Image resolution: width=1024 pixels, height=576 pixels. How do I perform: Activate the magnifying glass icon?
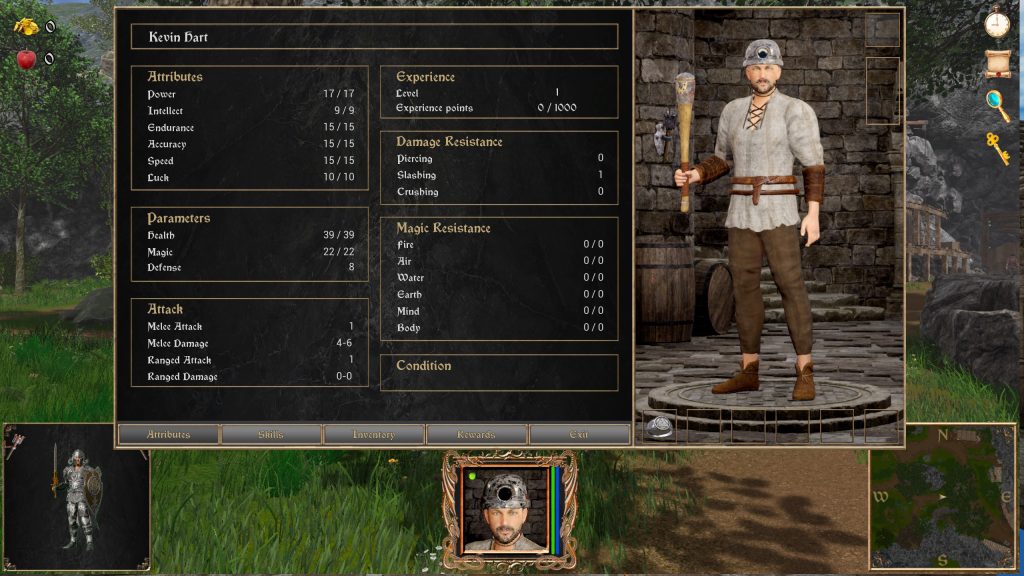coord(997,105)
